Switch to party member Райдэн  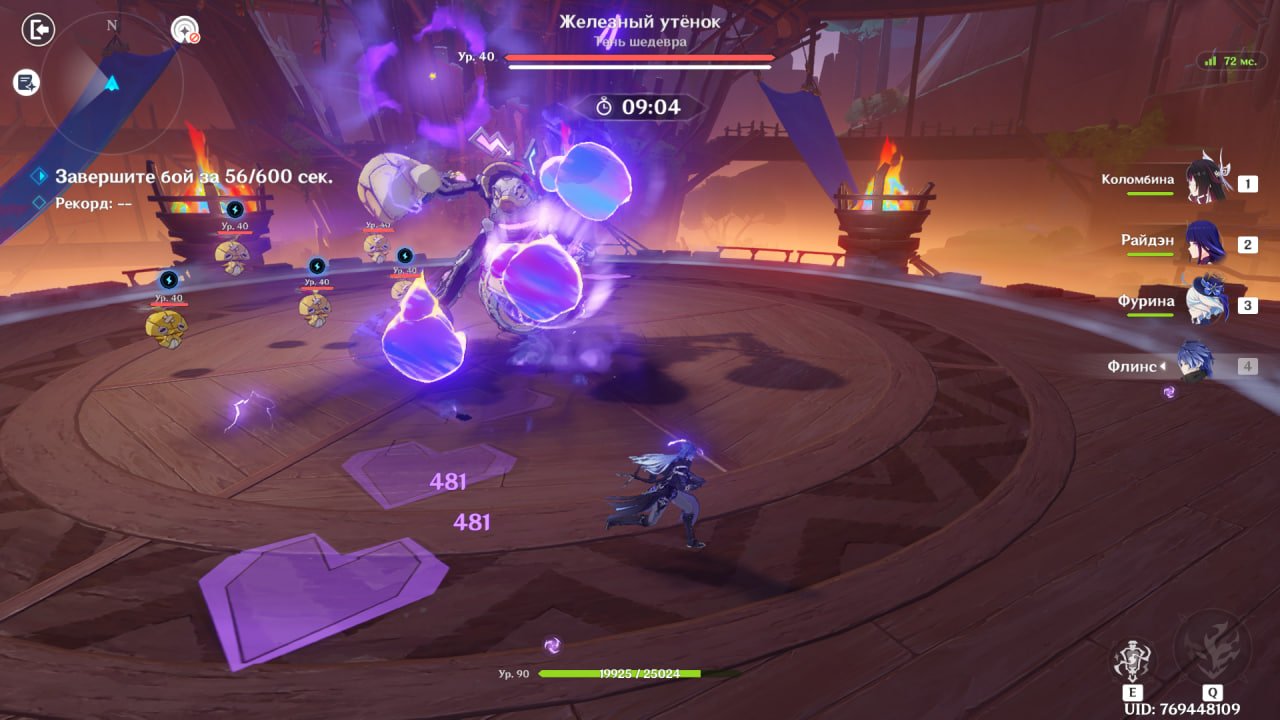[x=1205, y=244]
